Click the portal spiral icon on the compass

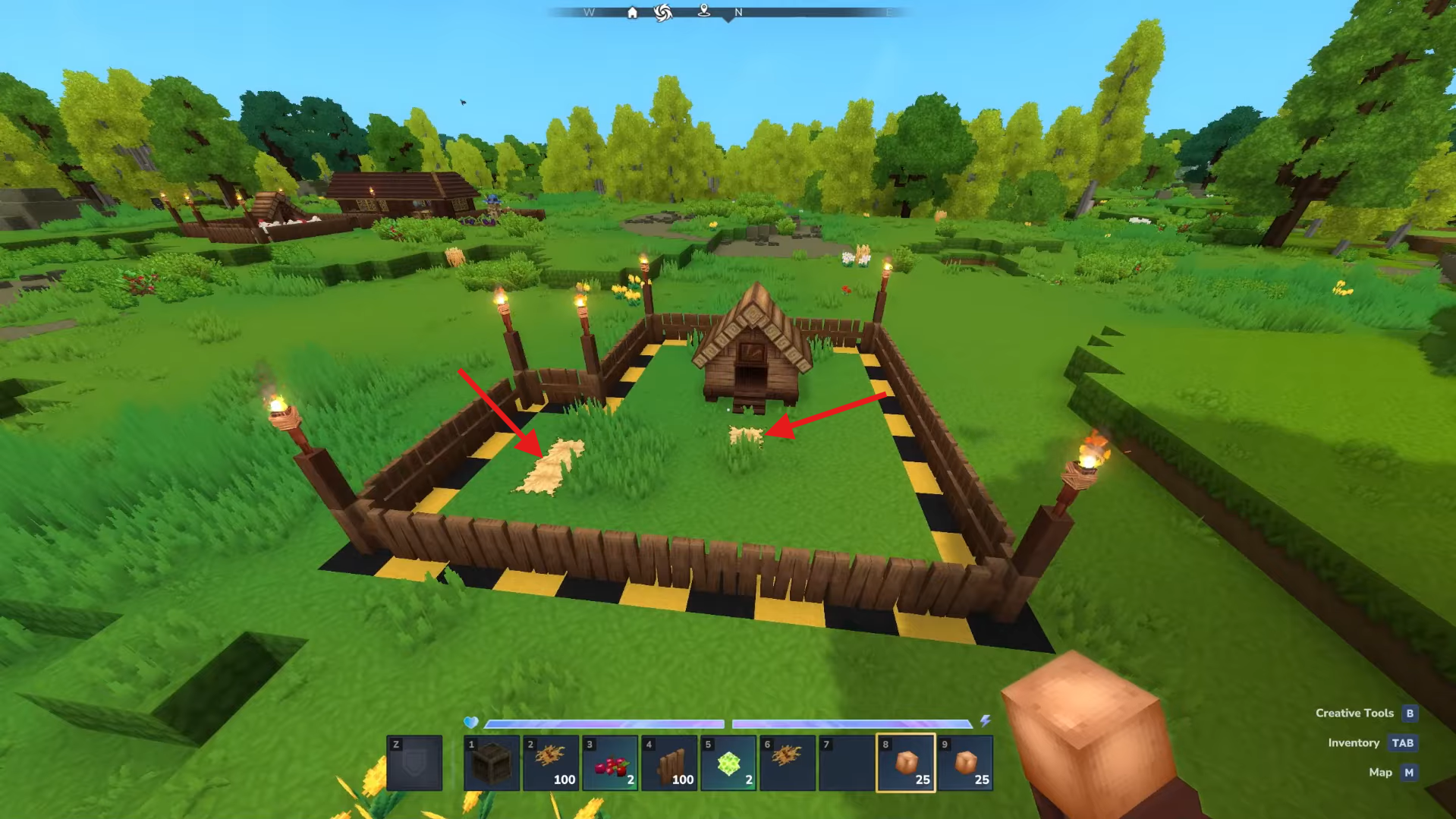click(664, 12)
